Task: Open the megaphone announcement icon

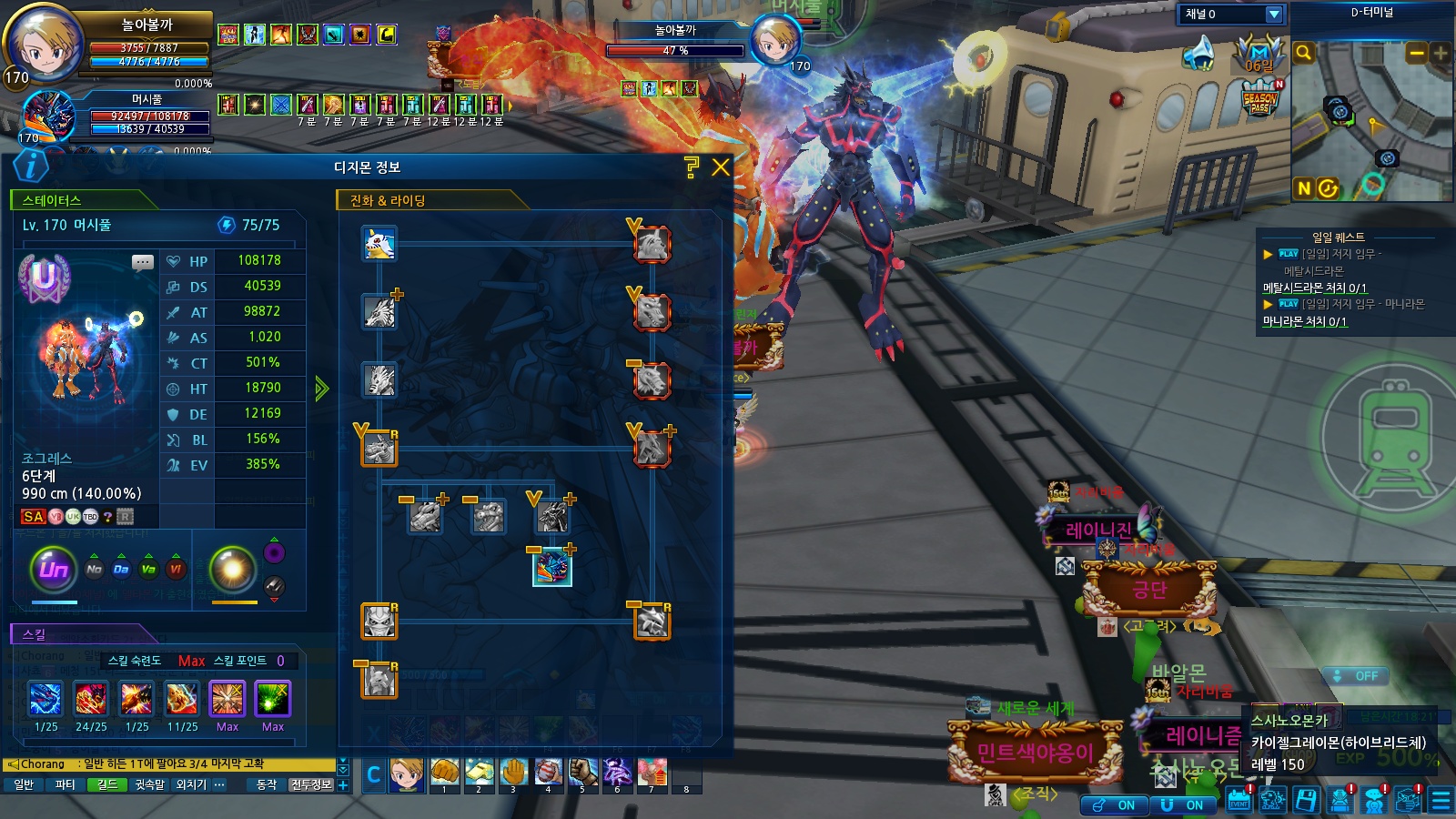Action: coord(1199,54)
